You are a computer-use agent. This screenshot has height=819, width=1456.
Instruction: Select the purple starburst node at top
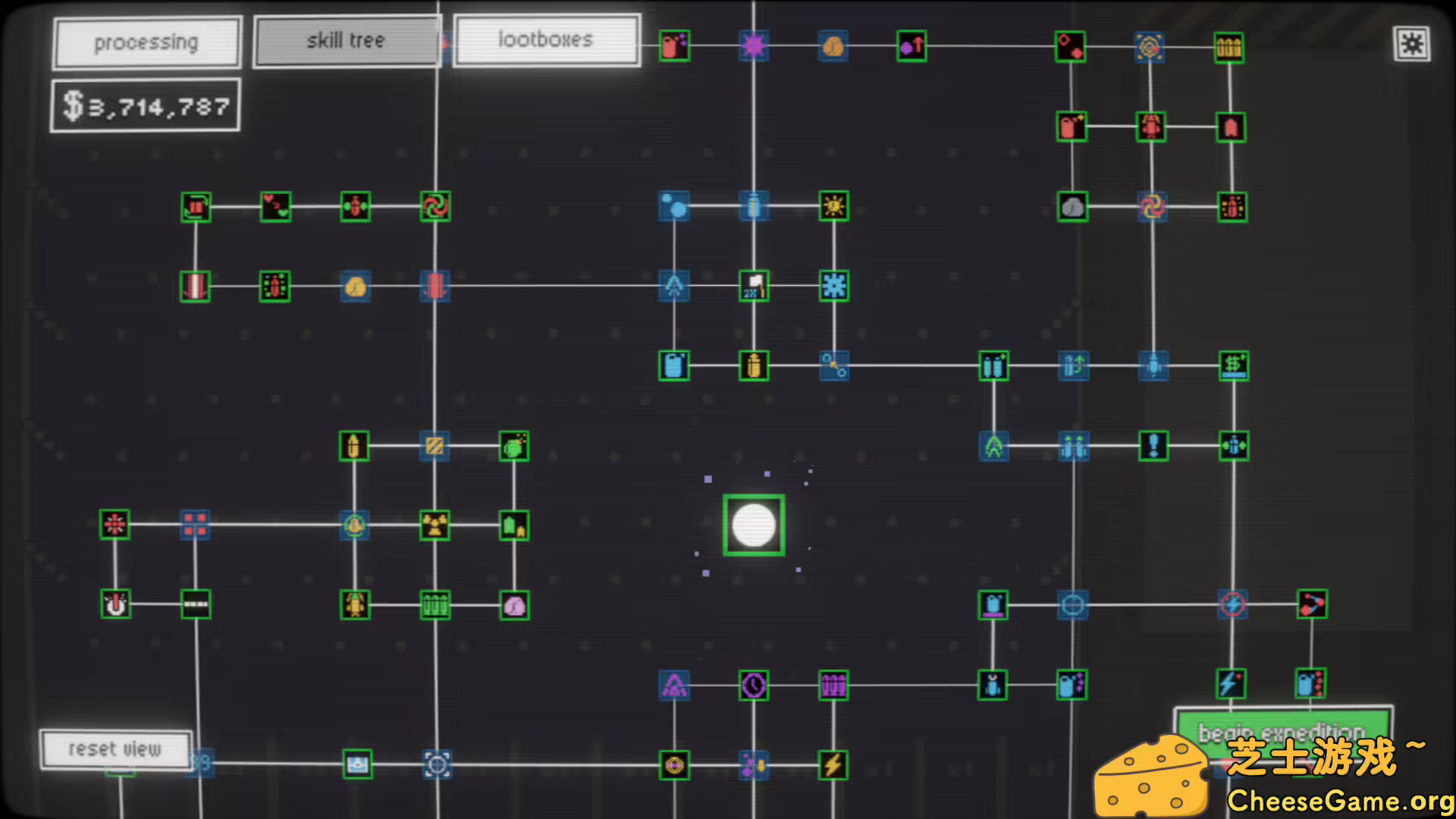[x=753, y=45]
